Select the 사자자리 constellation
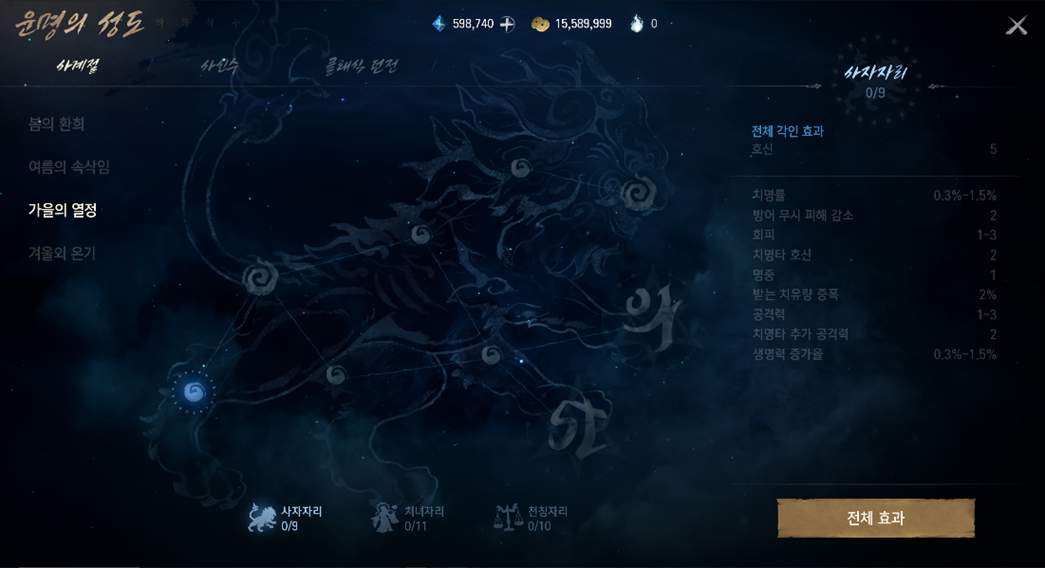This screenshot has width=1045, height=568. pos(286,518)
